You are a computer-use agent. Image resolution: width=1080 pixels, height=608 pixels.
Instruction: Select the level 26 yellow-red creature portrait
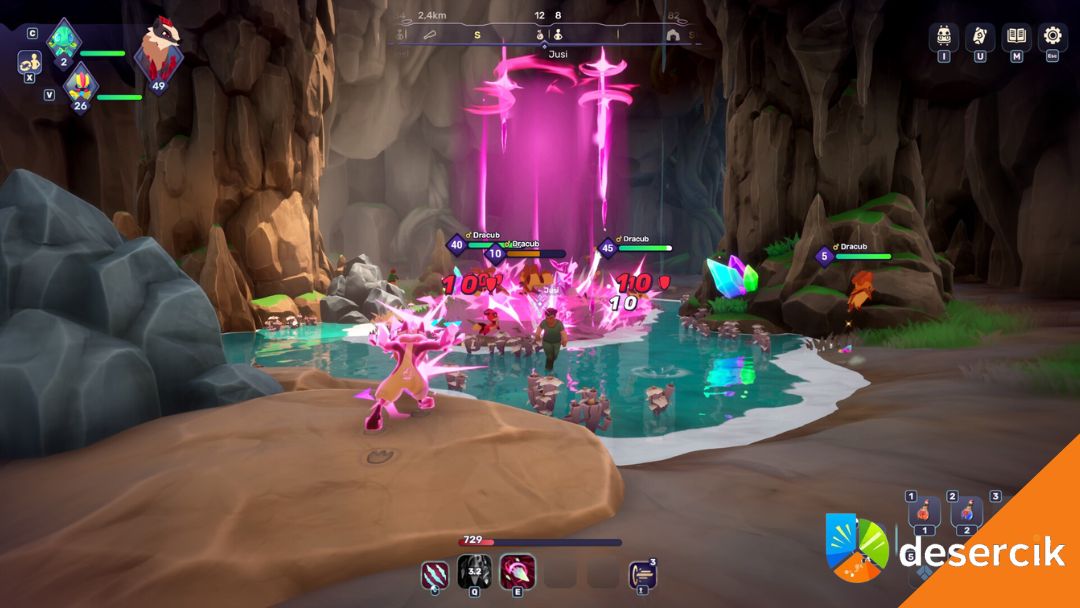pyautogui.click(x=79, y=87)
